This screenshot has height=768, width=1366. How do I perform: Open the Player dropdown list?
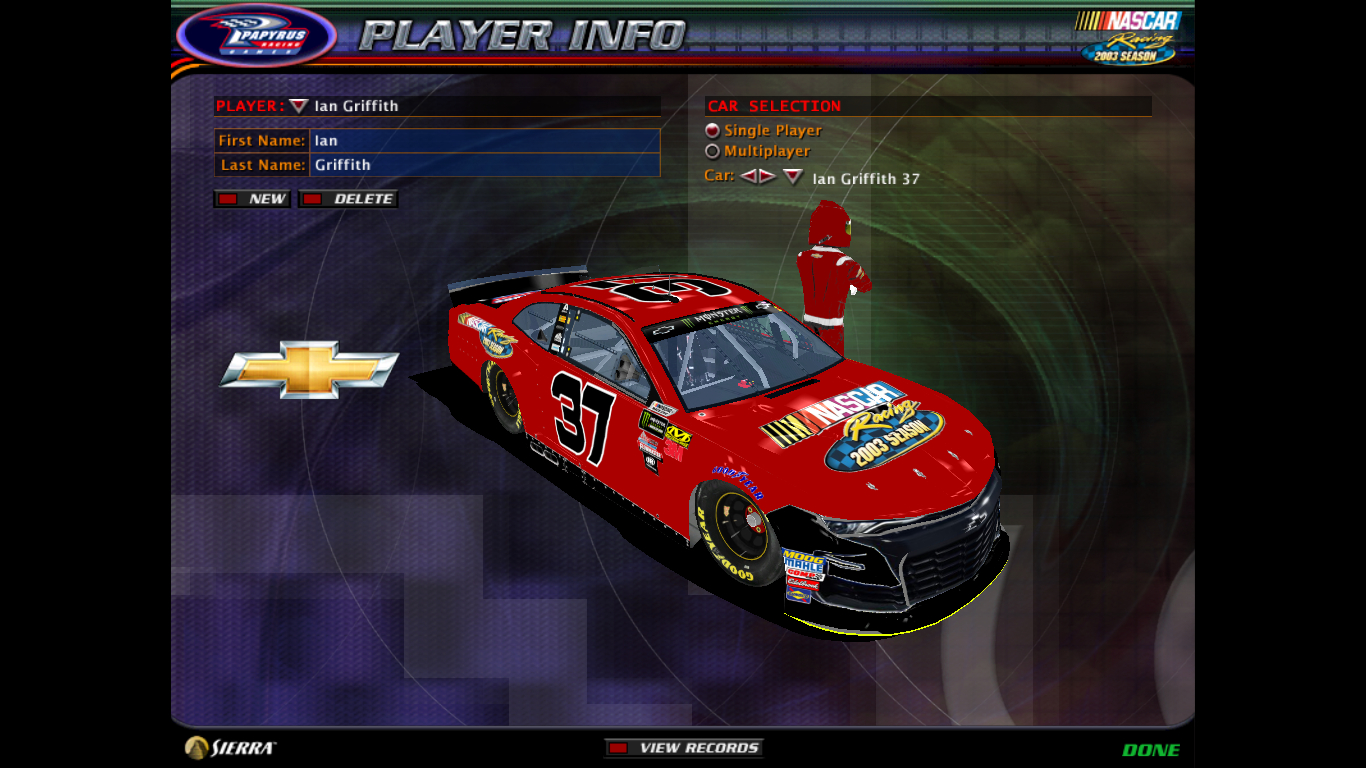(298, 106)
